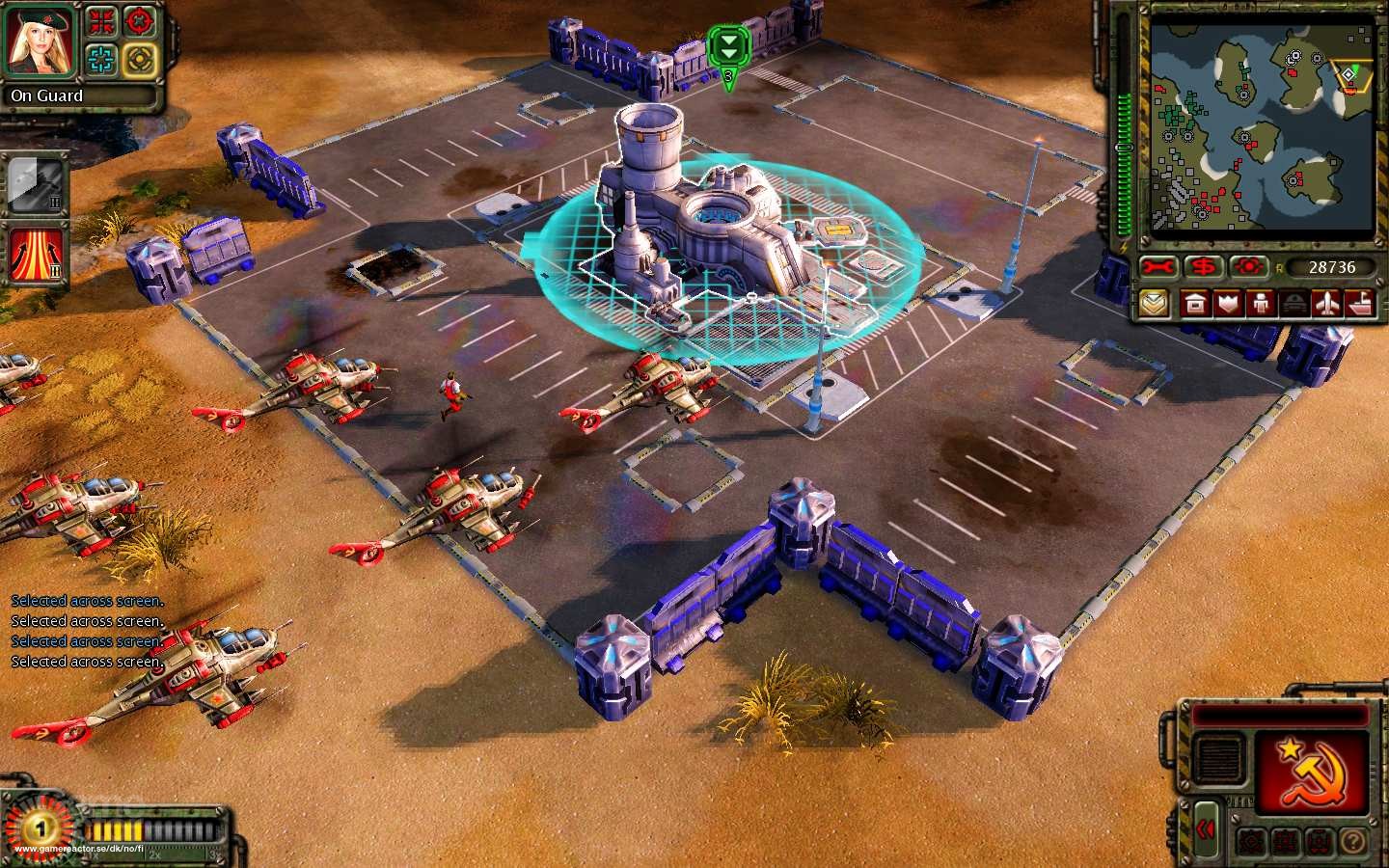Click the red power toggle icon
This screenshot has width=1389, height=868.
(1249, 265)
